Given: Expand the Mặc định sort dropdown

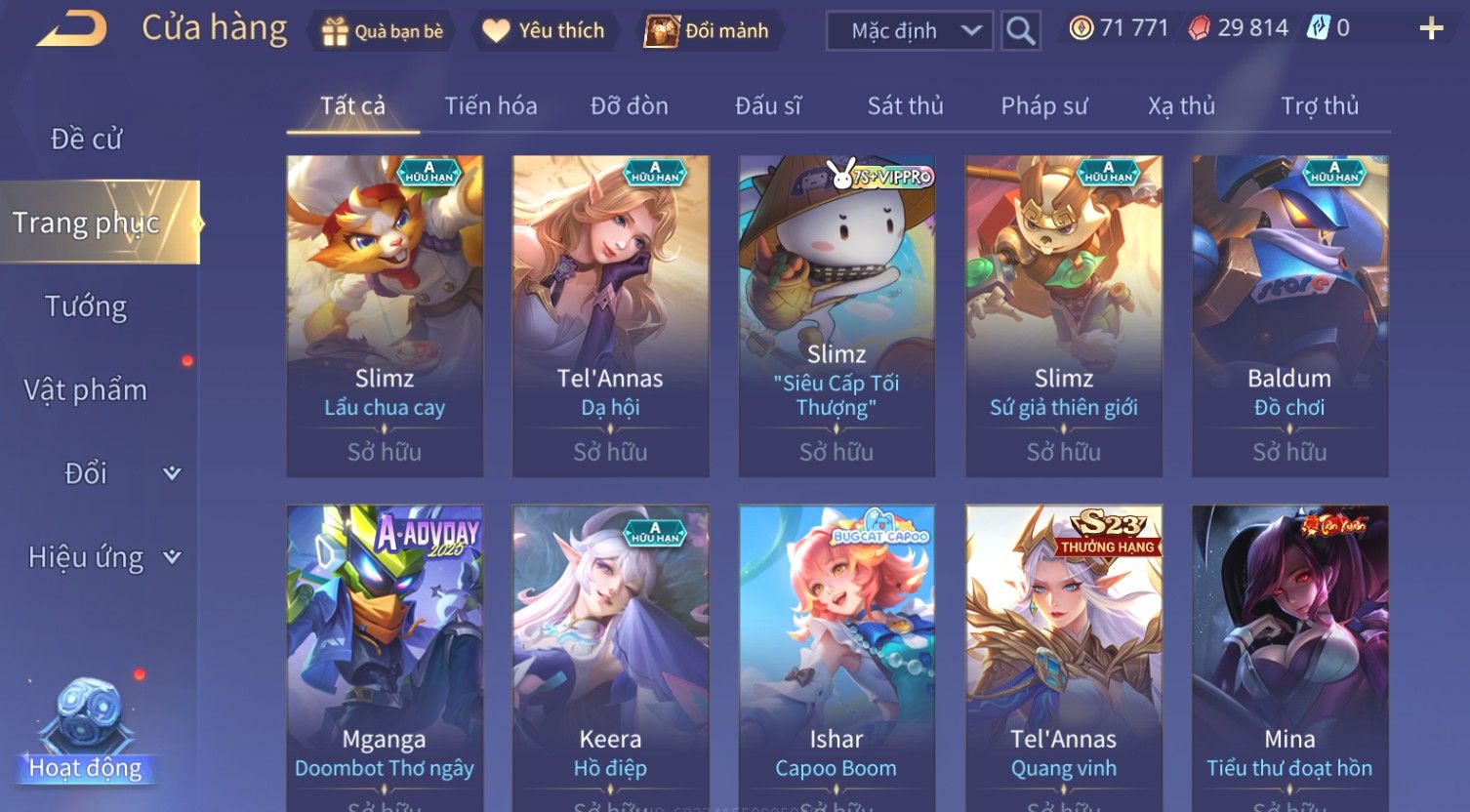Looking at the screenshot, I should click(909, 31).
